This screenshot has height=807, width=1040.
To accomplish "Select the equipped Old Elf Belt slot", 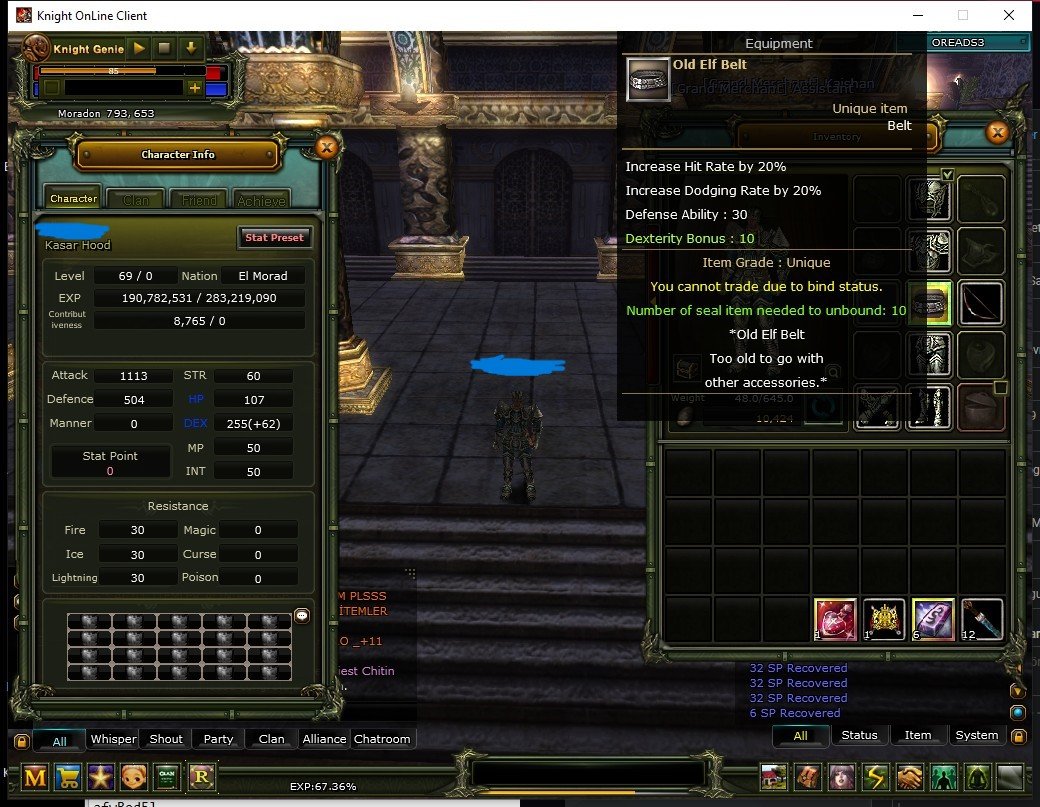I will pyautogui.click(x=929, y=303).
